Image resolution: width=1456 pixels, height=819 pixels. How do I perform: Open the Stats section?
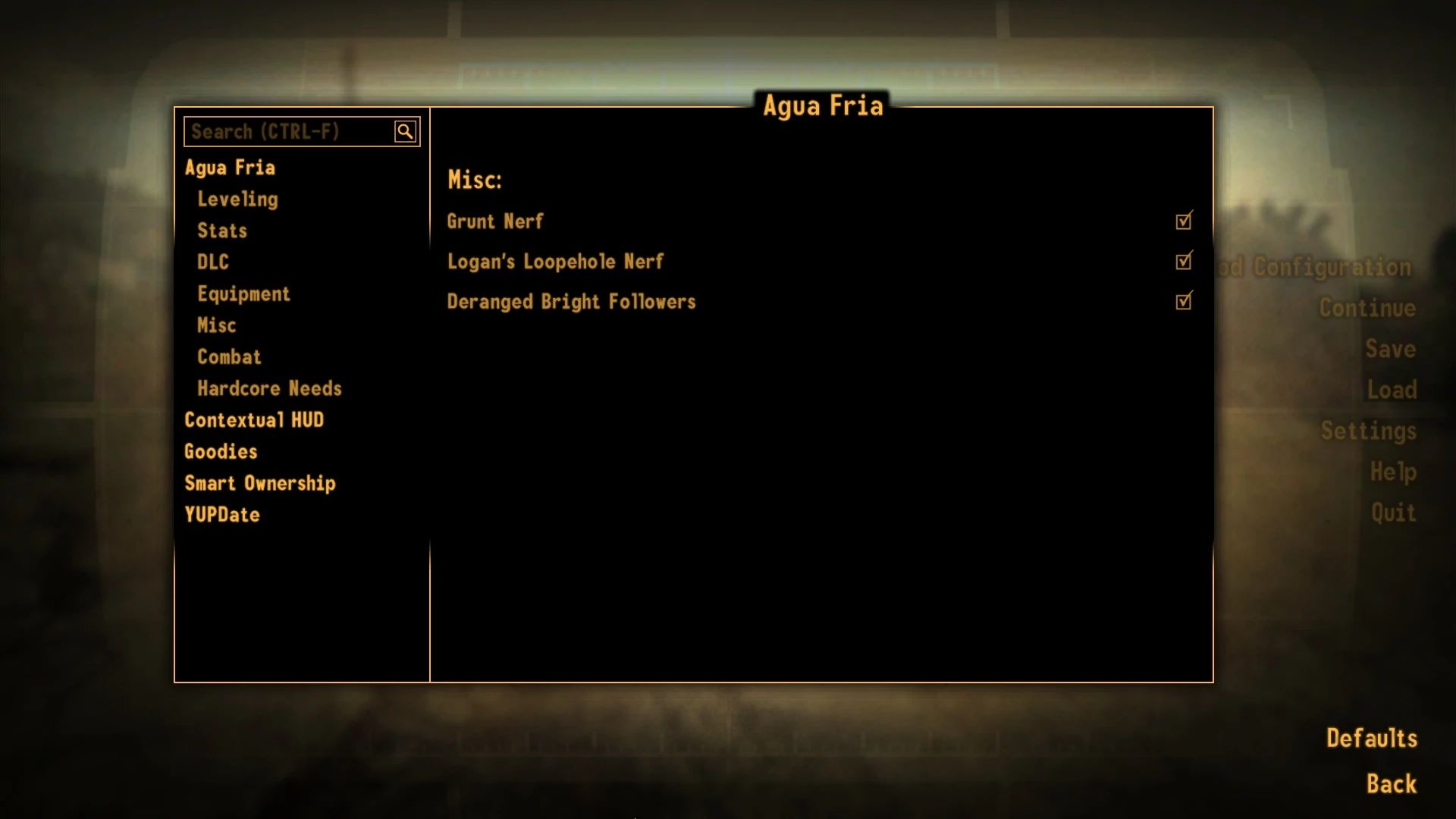tap(221, 231)
